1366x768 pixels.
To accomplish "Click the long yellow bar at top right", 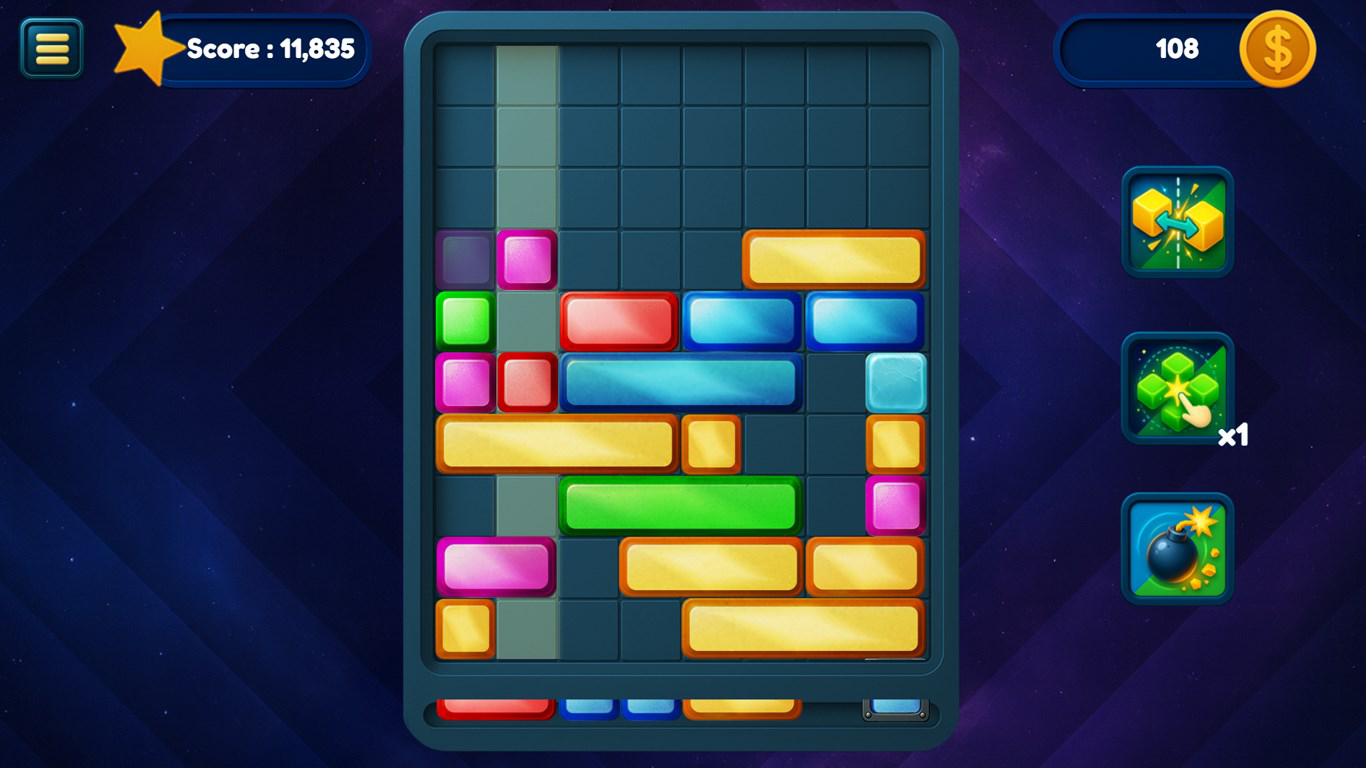I will point(833,258).
